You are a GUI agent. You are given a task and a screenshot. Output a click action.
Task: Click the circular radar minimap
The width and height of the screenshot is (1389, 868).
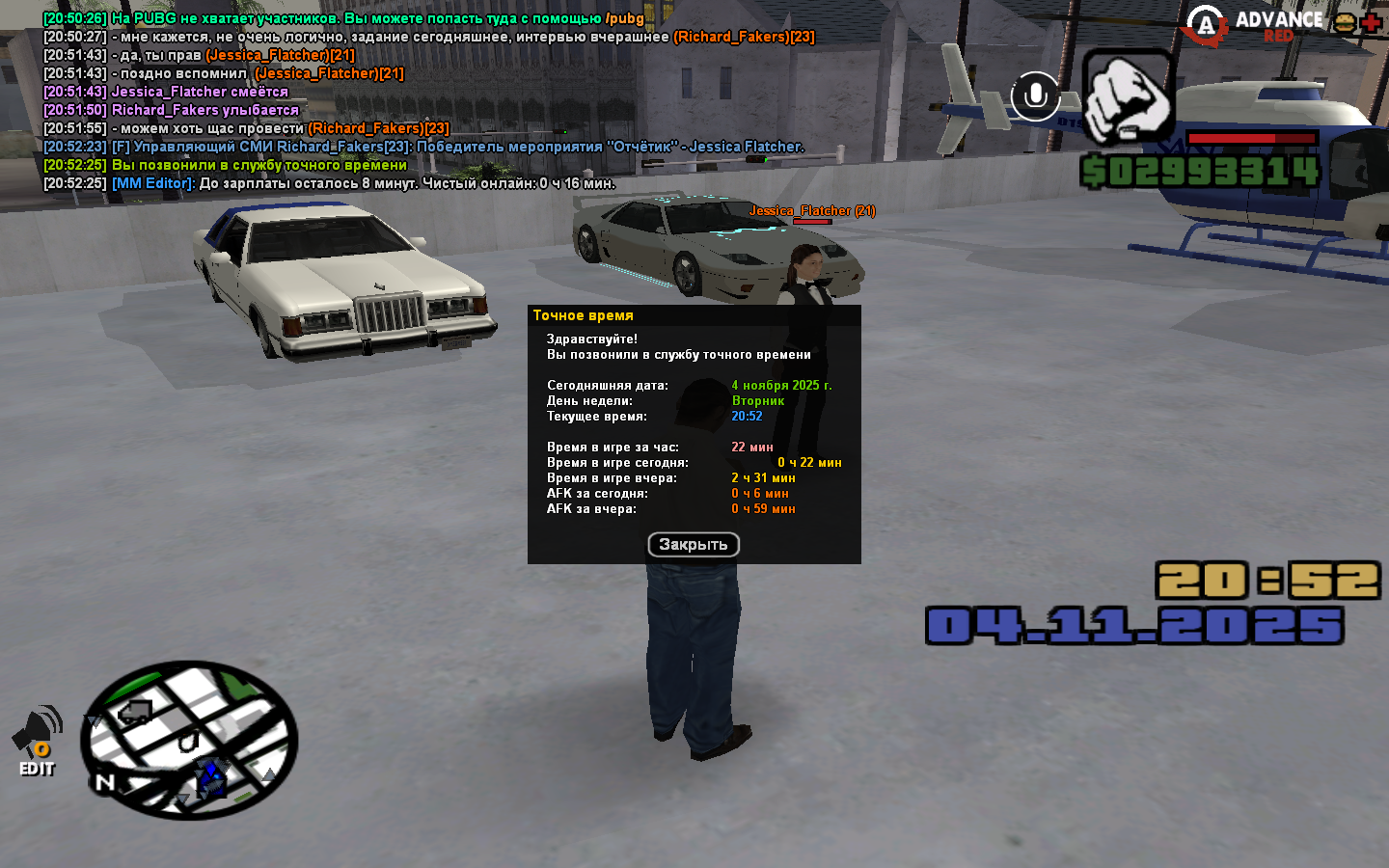(189, 740)
